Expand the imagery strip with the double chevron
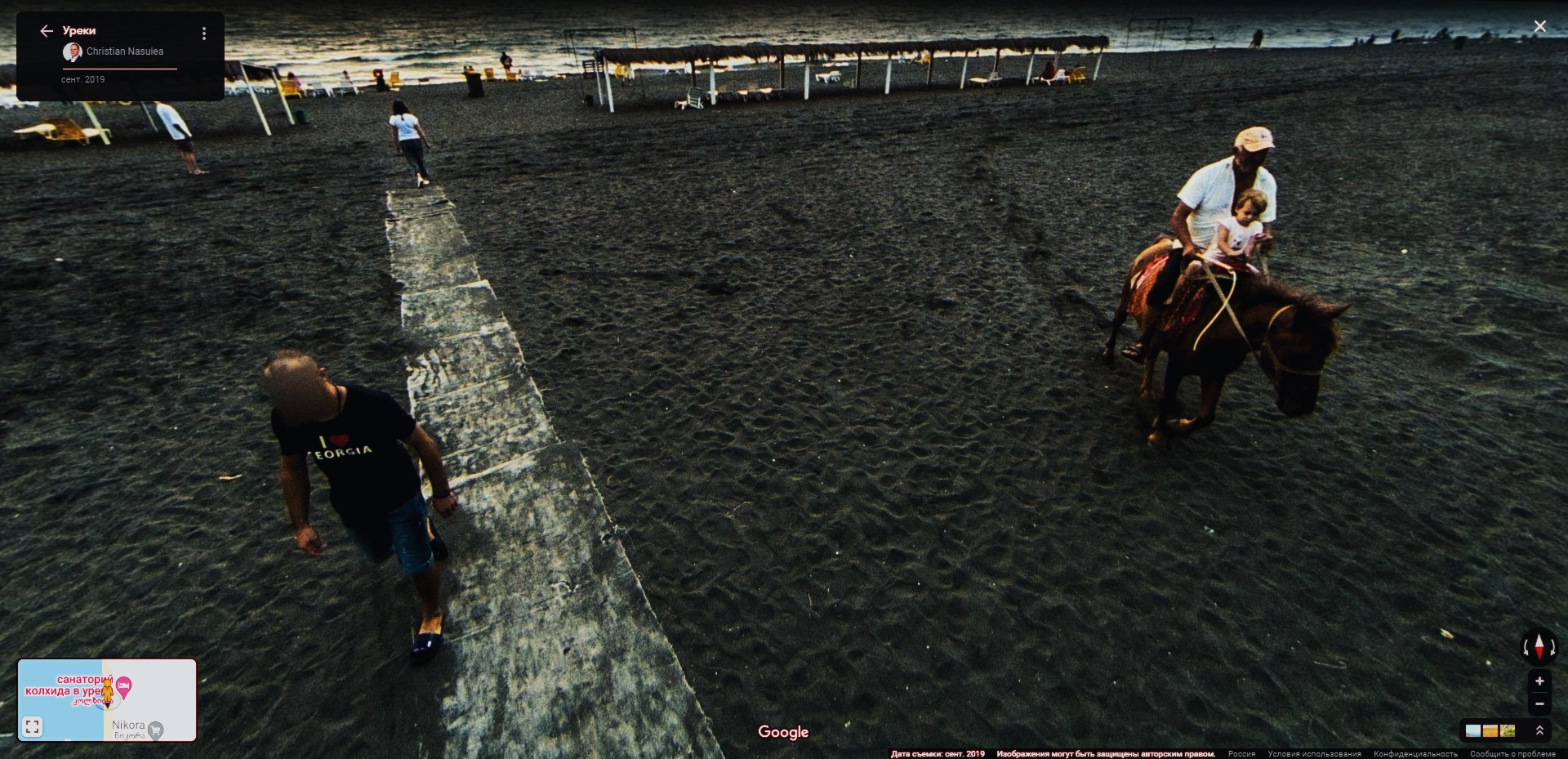This screenshot has width=1568, height=759. click(x=1539, y=730)
